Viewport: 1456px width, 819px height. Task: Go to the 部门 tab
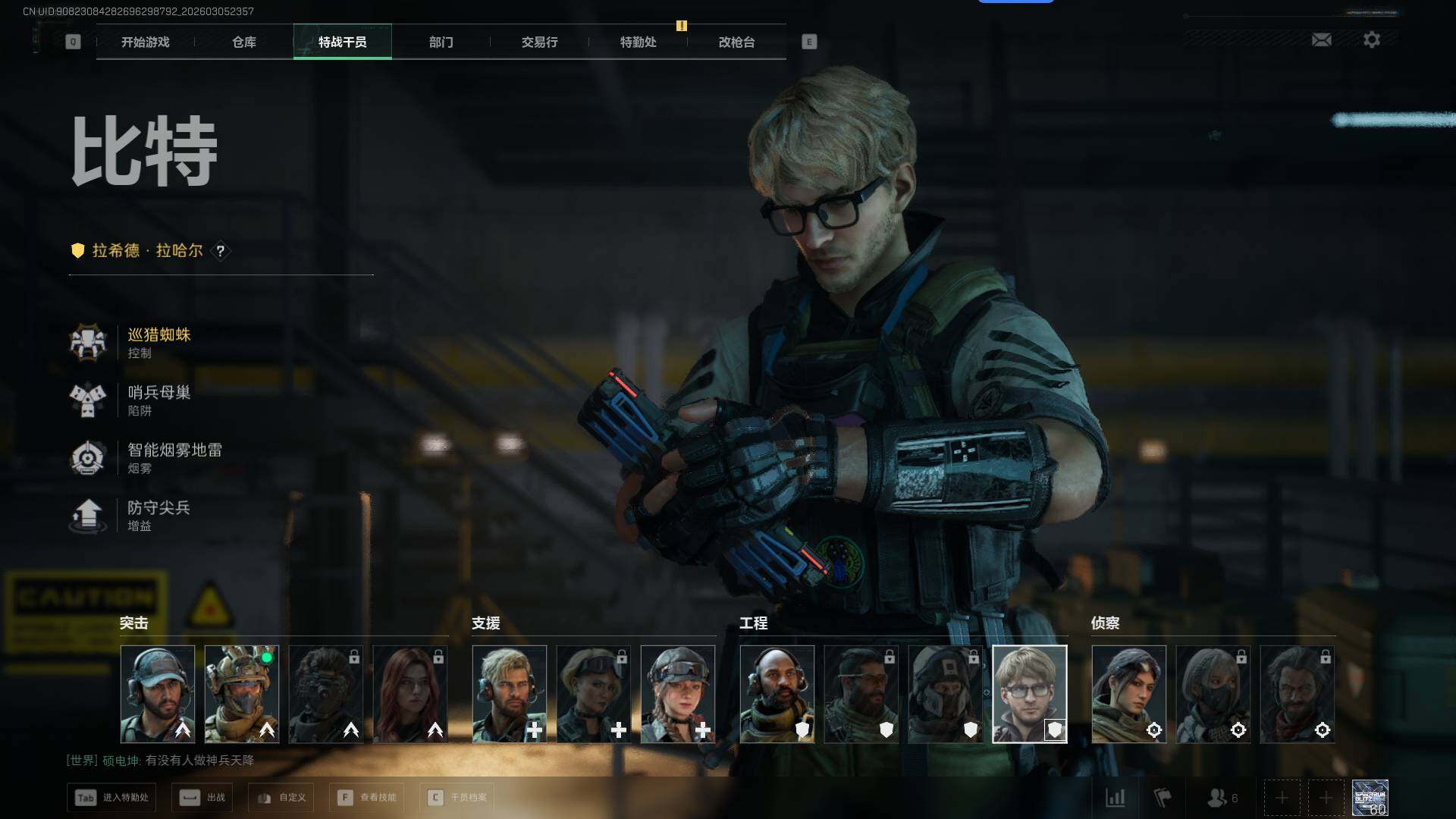[x=441, y=42]
